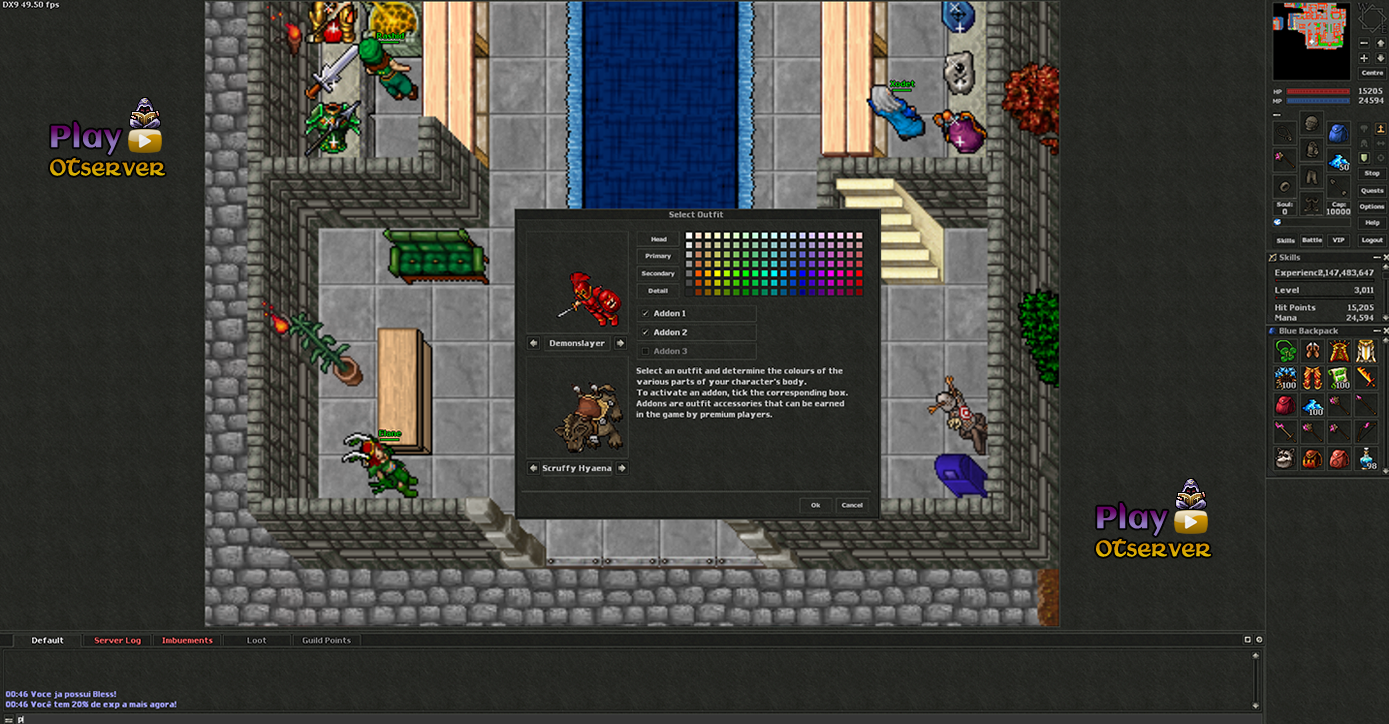The image size is (1389, 724).
Task: Click the Logout button
Action: (x=1372, y=240)
